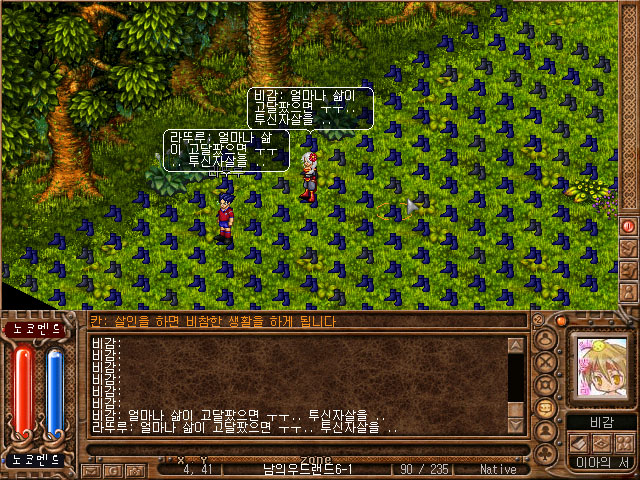Click the top round button with person silhouette

click(546, 336)
